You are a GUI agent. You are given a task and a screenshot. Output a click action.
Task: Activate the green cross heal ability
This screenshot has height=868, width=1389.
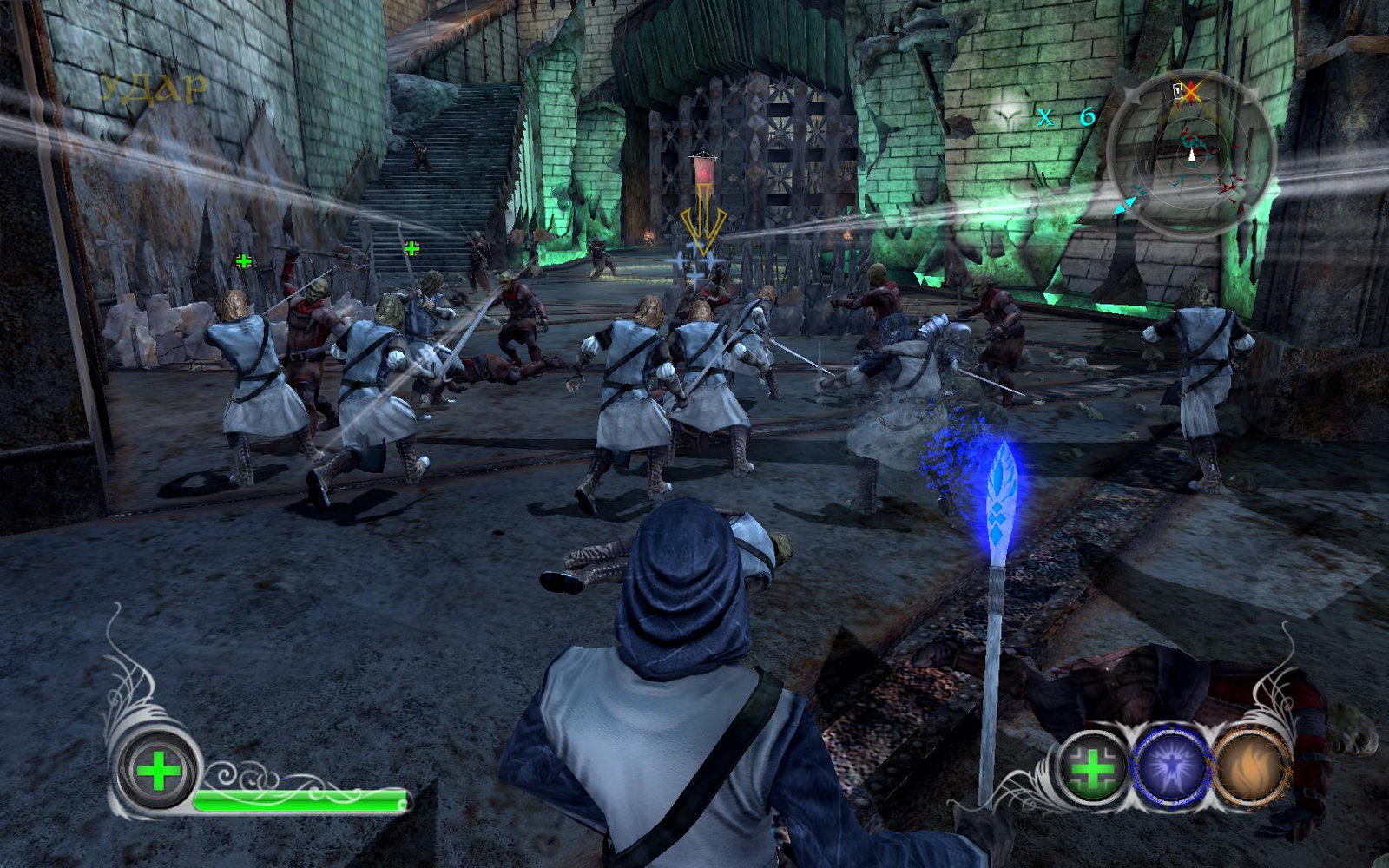tap(1091, 768)
